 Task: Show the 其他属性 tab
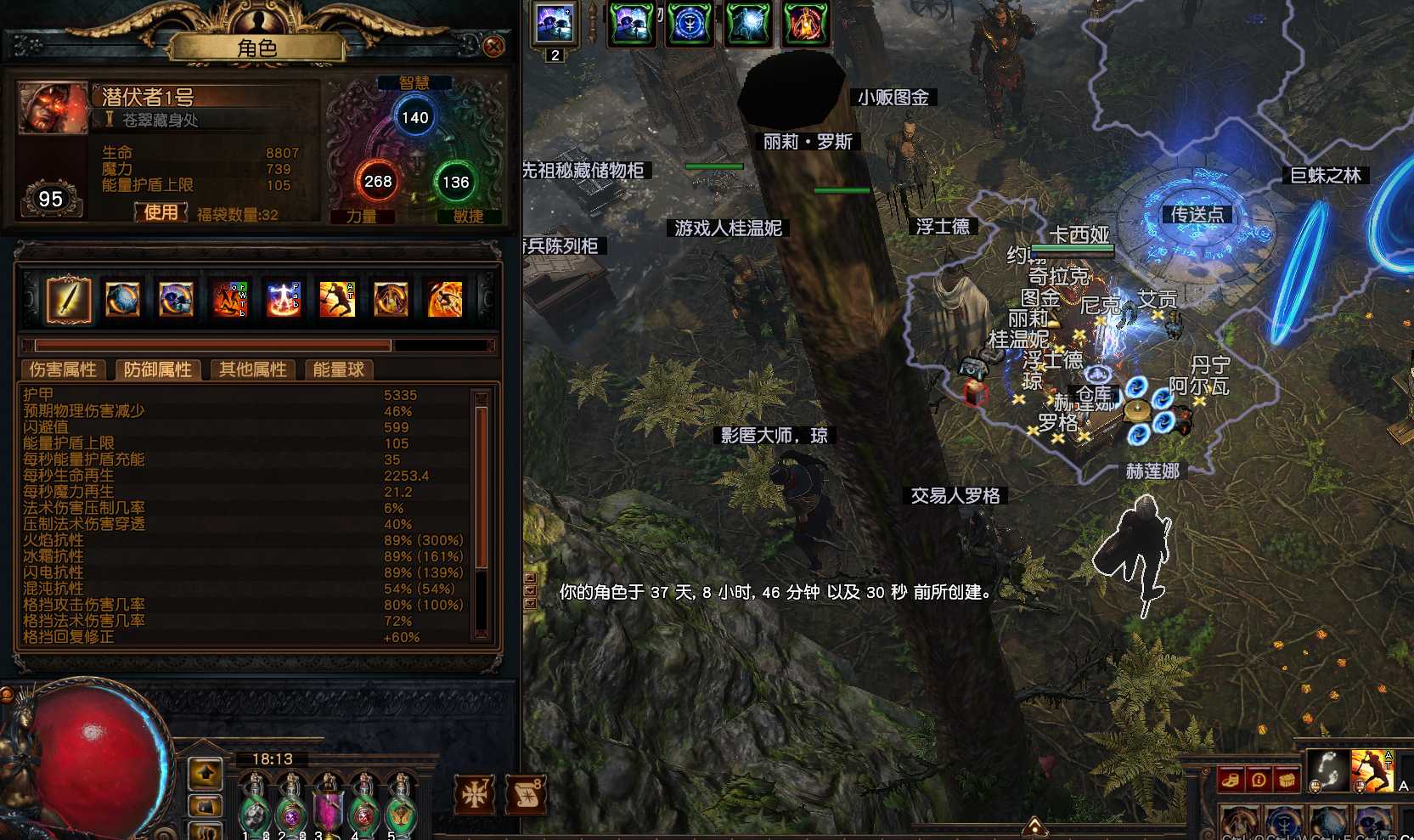coord(252,369)
